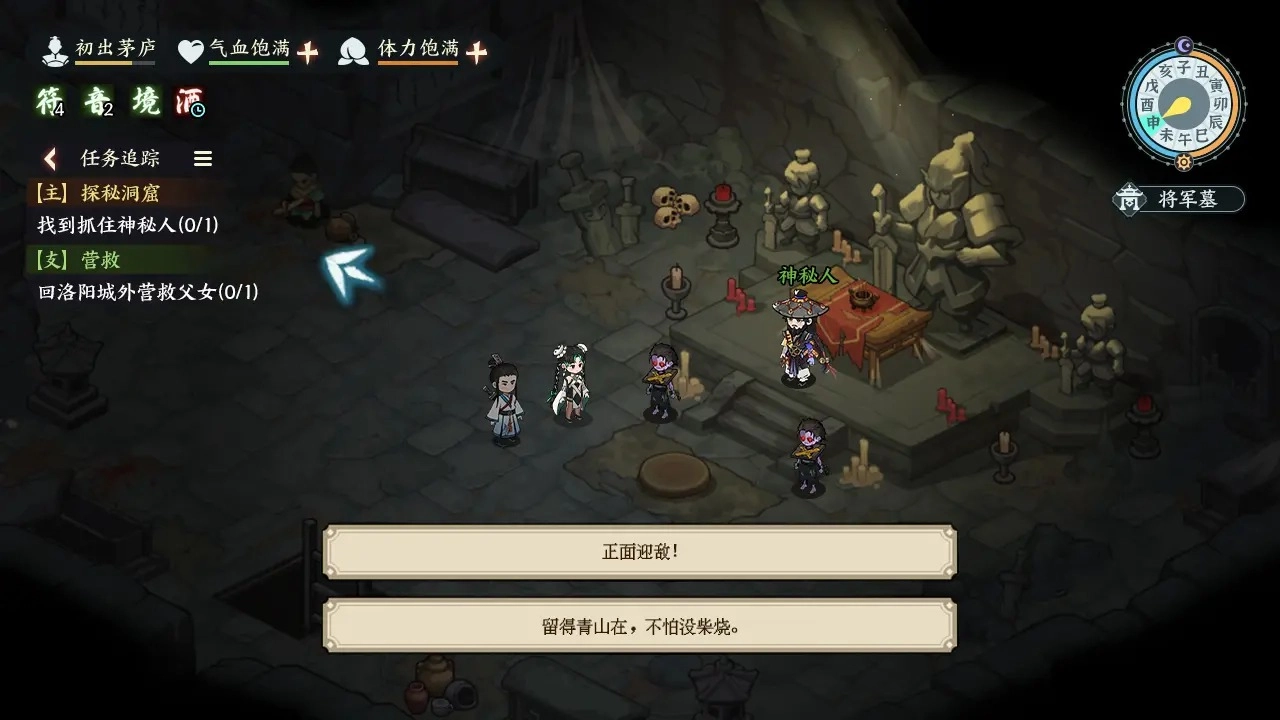Viewport: 1280px width, 720px height.
Task: Collapse 任务追踪 with the left arrow
Action: [49, 158]
